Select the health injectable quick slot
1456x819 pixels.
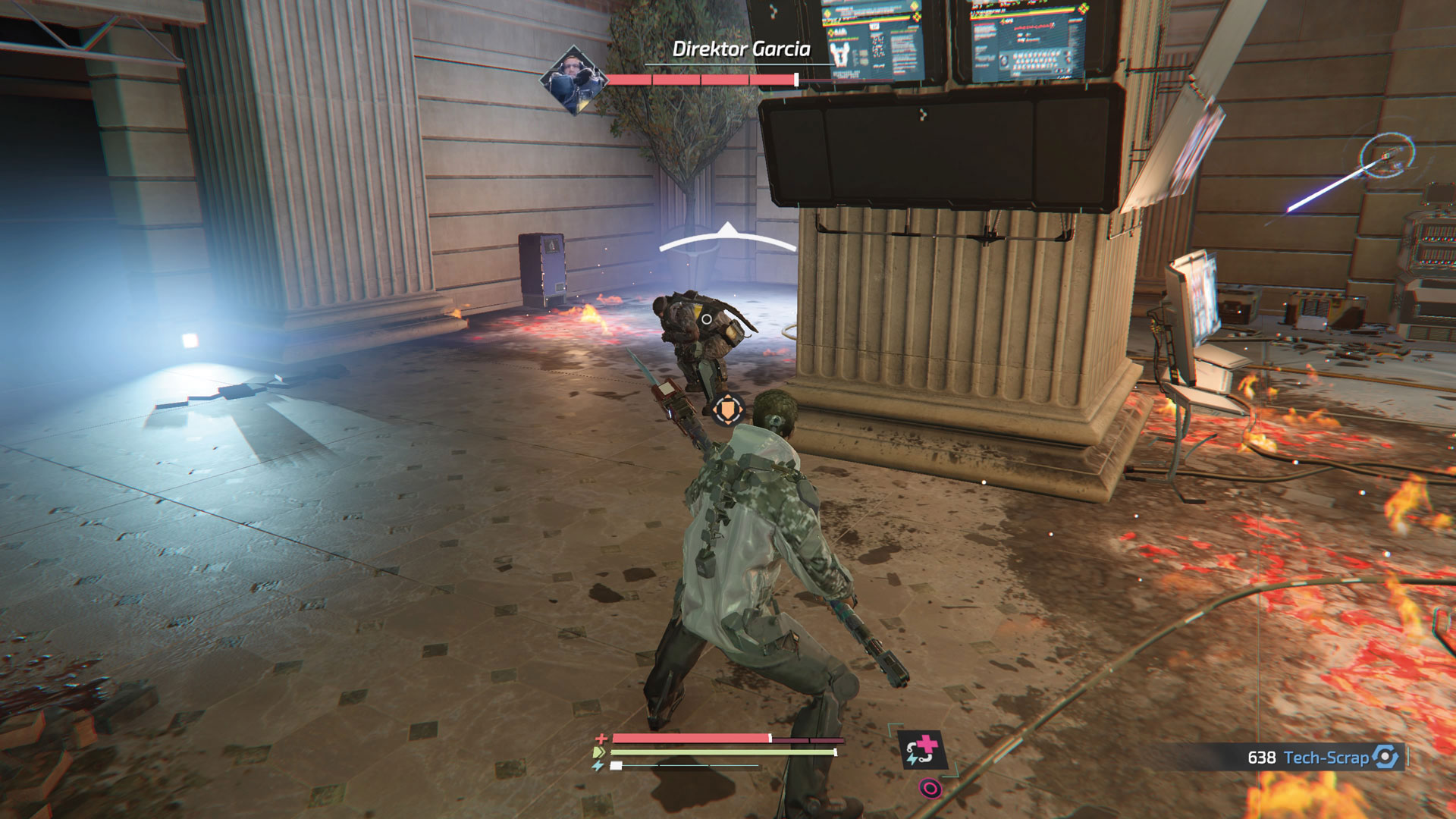click(922, 750)
